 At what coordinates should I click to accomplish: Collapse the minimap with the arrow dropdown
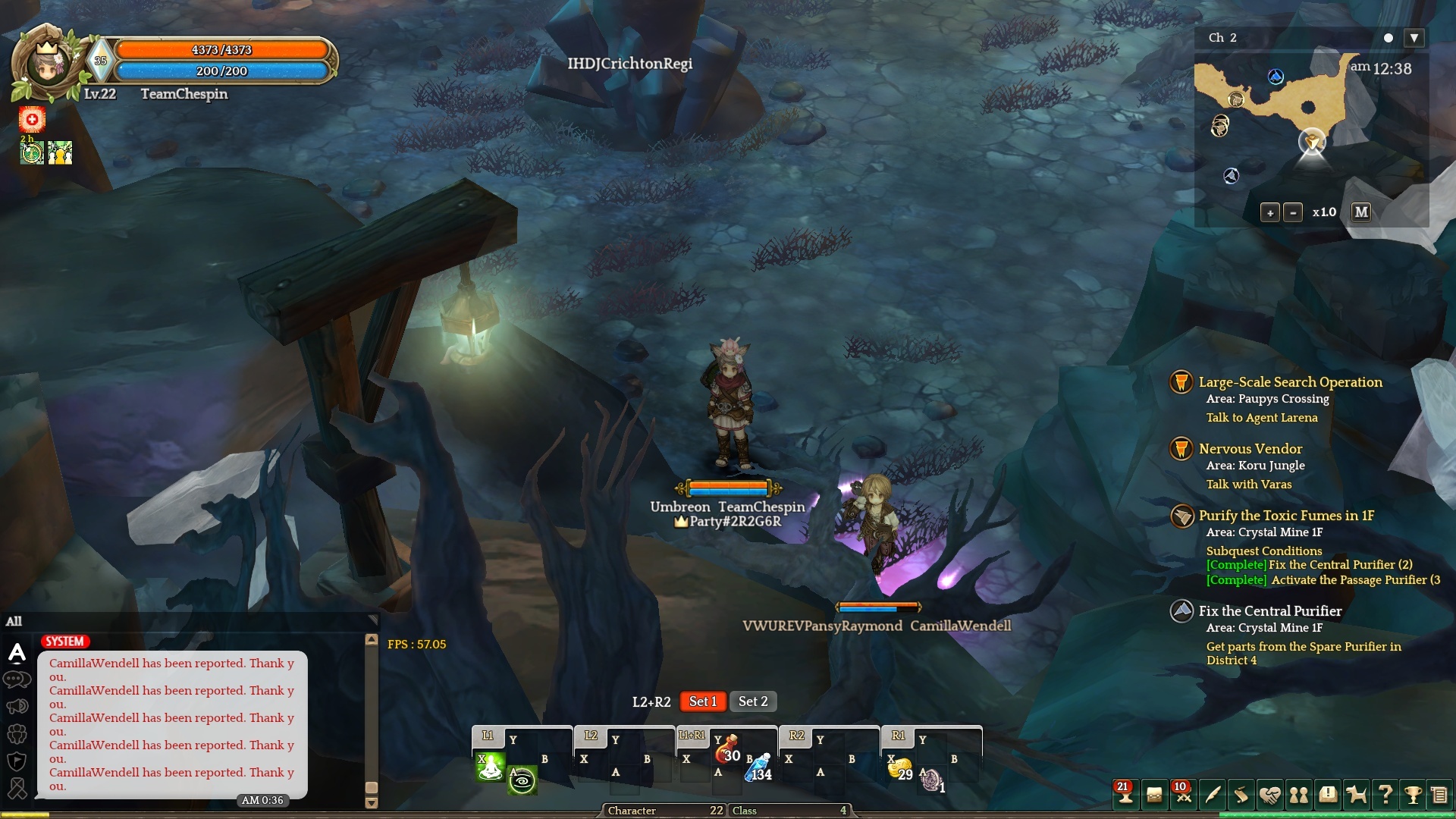(1414, 38)
